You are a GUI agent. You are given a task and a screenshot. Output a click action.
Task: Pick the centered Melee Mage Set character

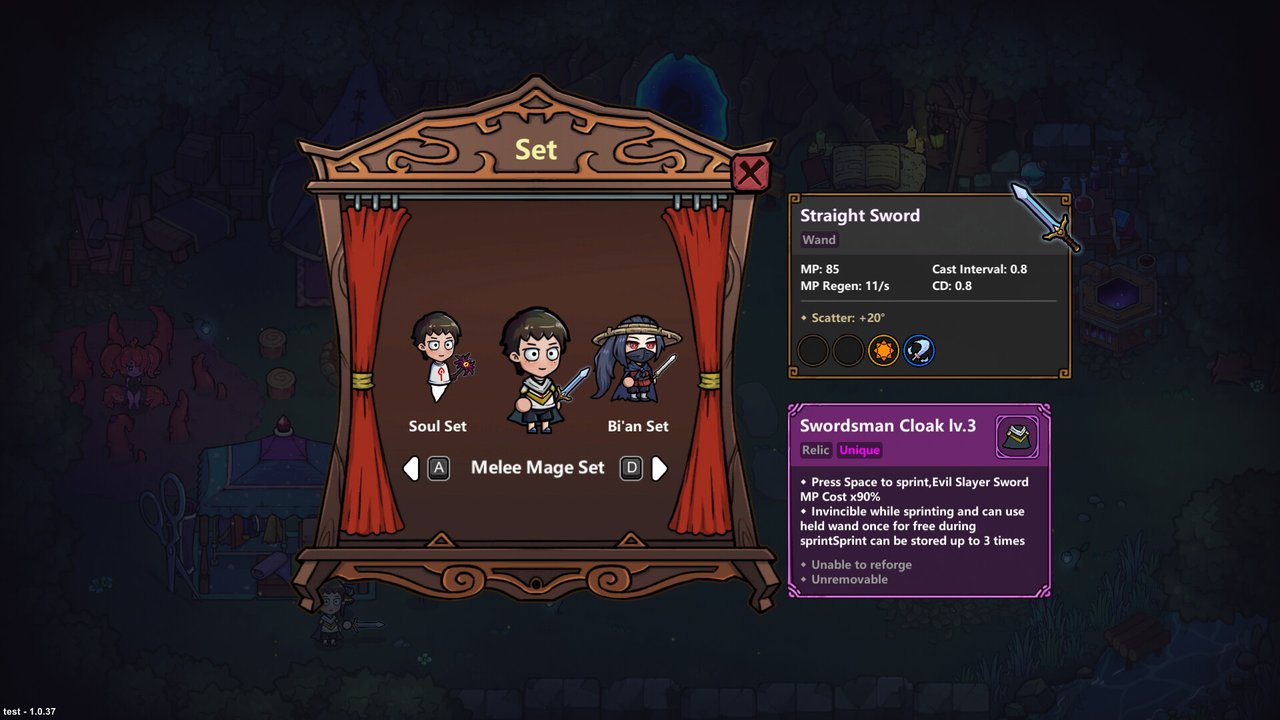click(537, 370)
